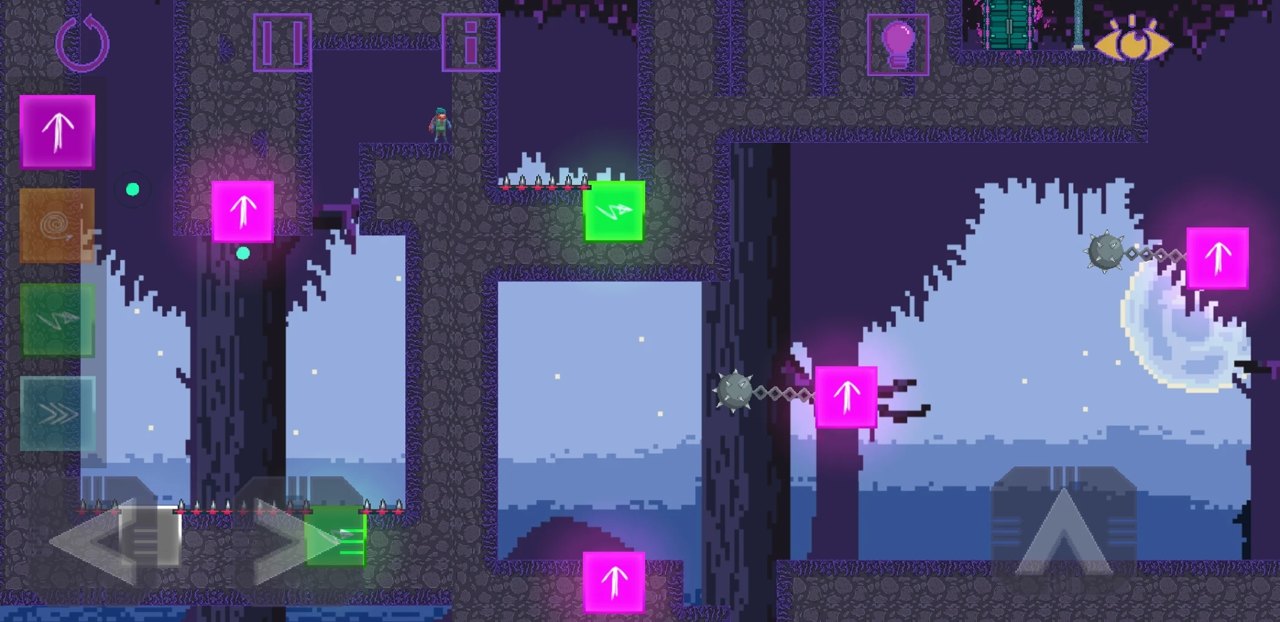Select the orange spiral rune ability
Viewport: 1280px width, 622px height.
58,226
